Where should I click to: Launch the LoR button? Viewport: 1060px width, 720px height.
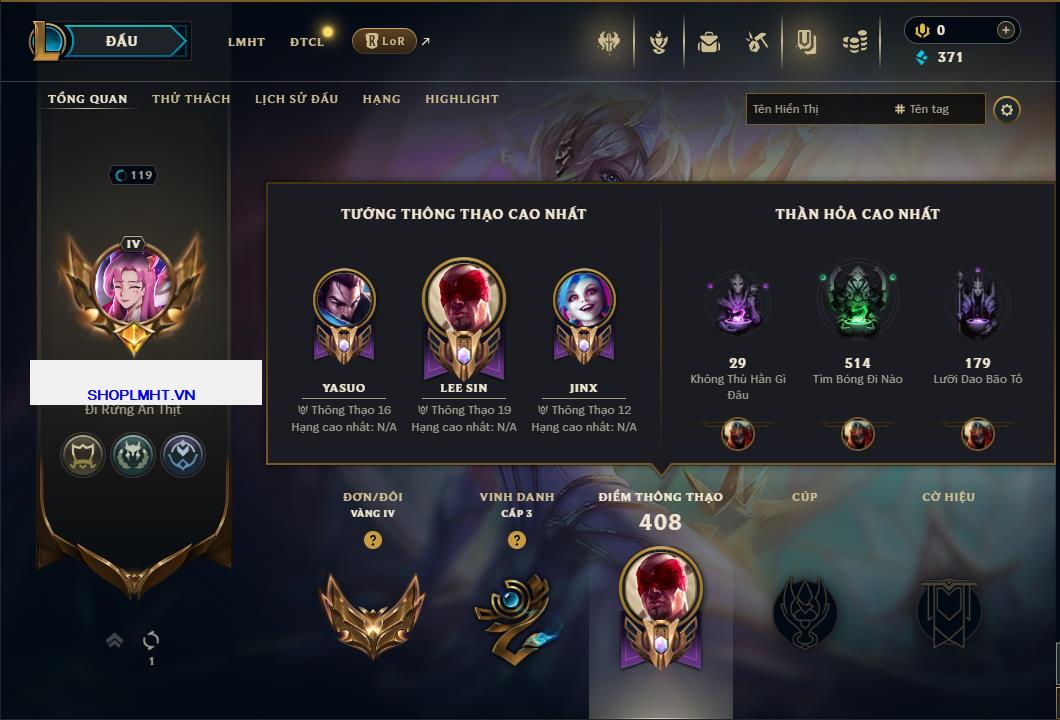point(384,41)
